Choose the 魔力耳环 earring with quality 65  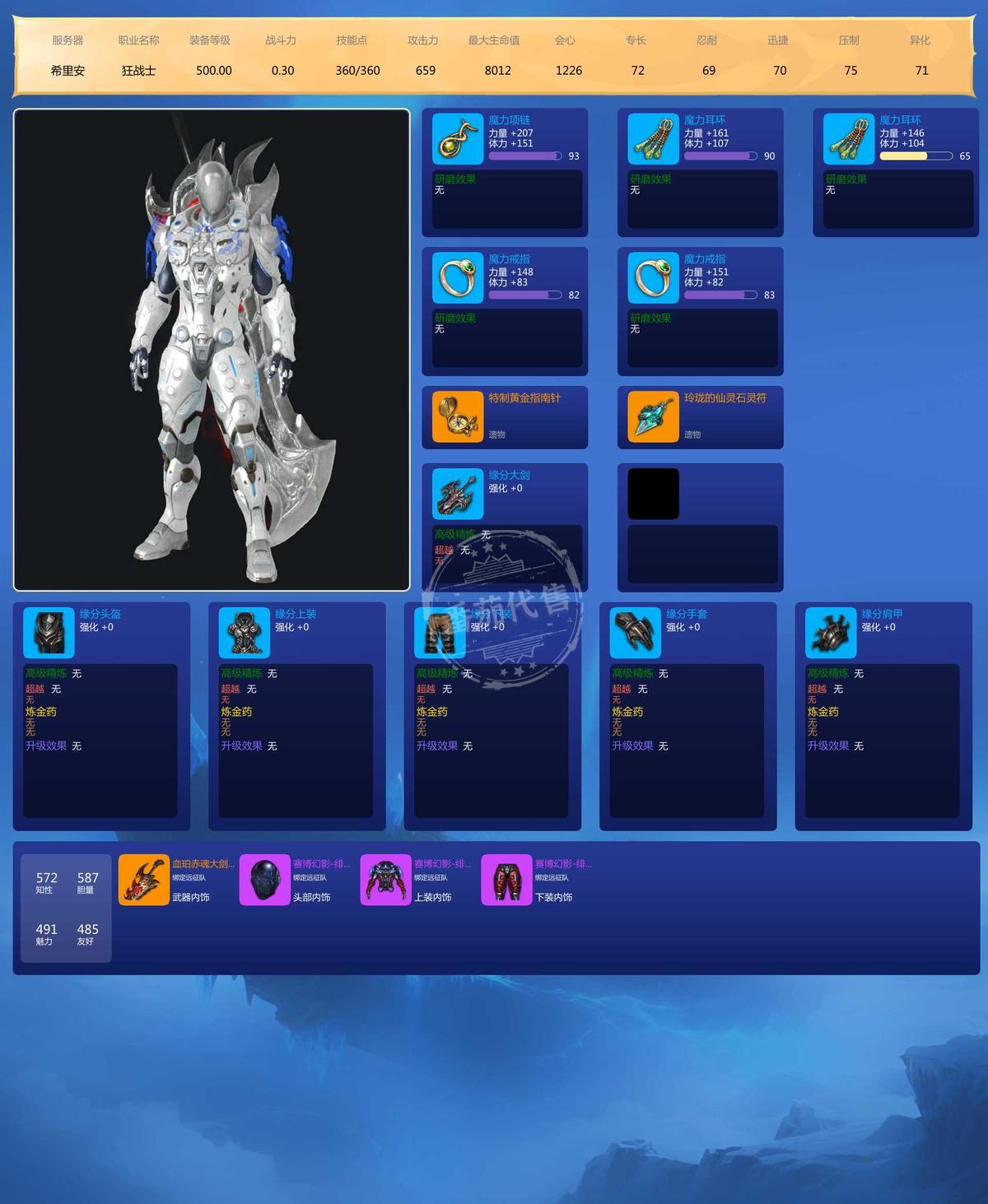[x=849, y=139]
